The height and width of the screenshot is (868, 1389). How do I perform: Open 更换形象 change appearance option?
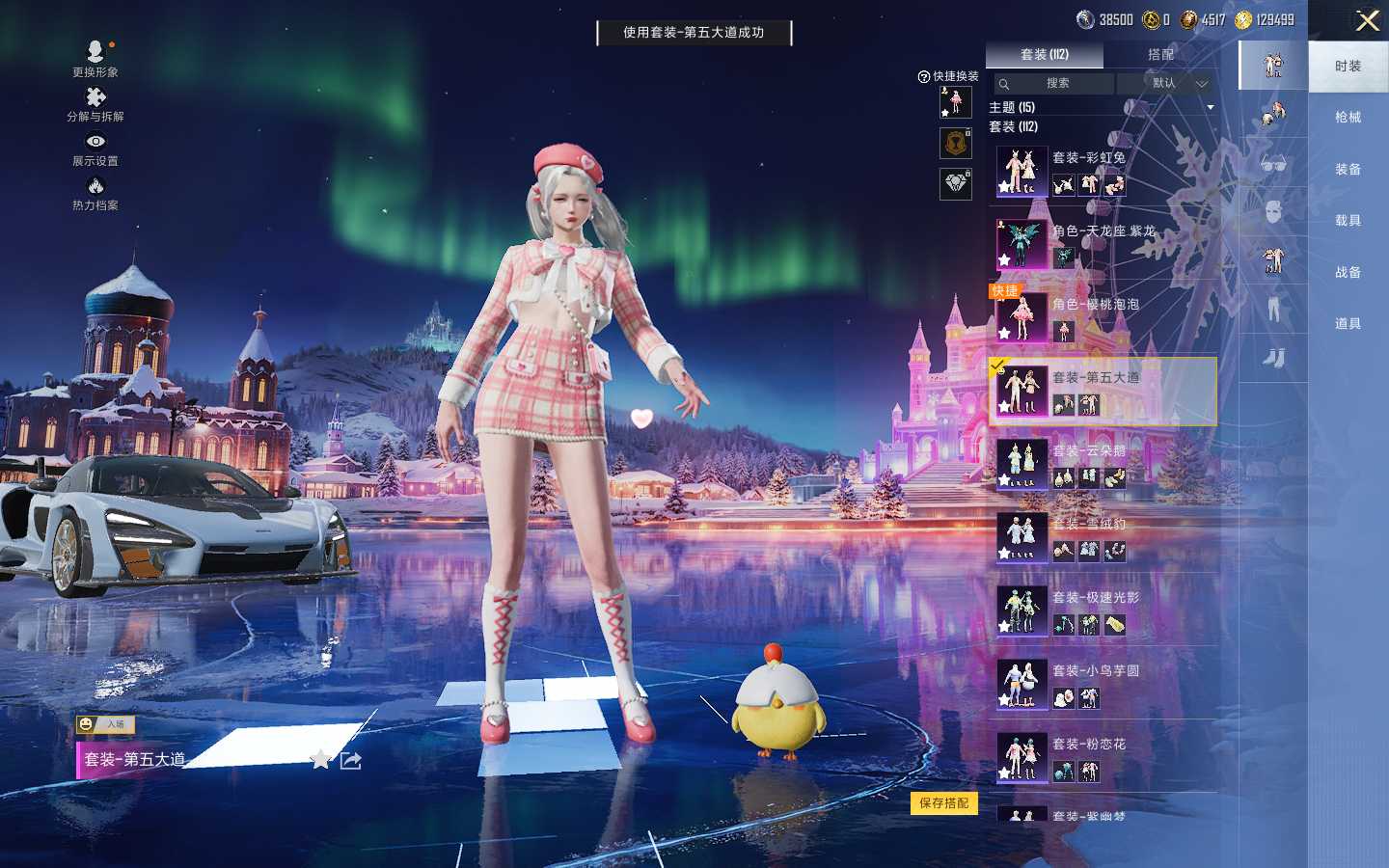(95, 58)
